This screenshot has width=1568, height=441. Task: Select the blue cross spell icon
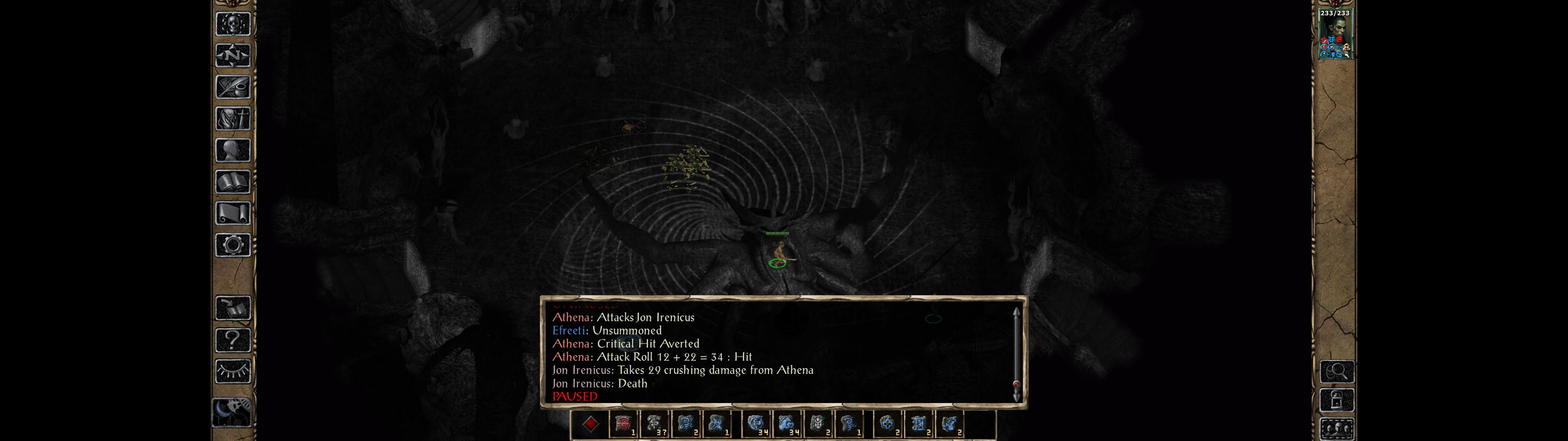pos(888,424)
